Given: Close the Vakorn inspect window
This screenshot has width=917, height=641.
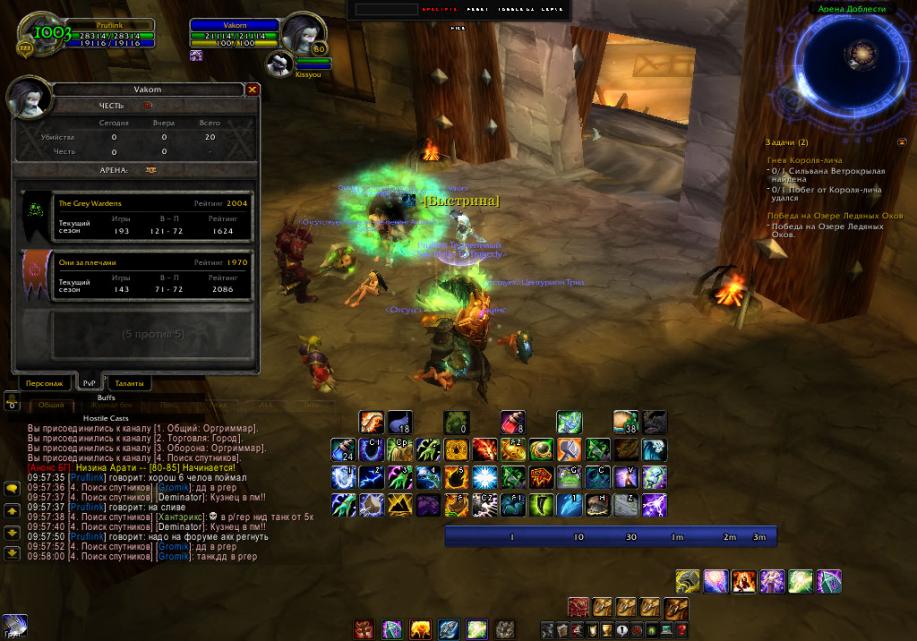Looking at the screenshot, I should pyautogui.click(x=252, y=89).
